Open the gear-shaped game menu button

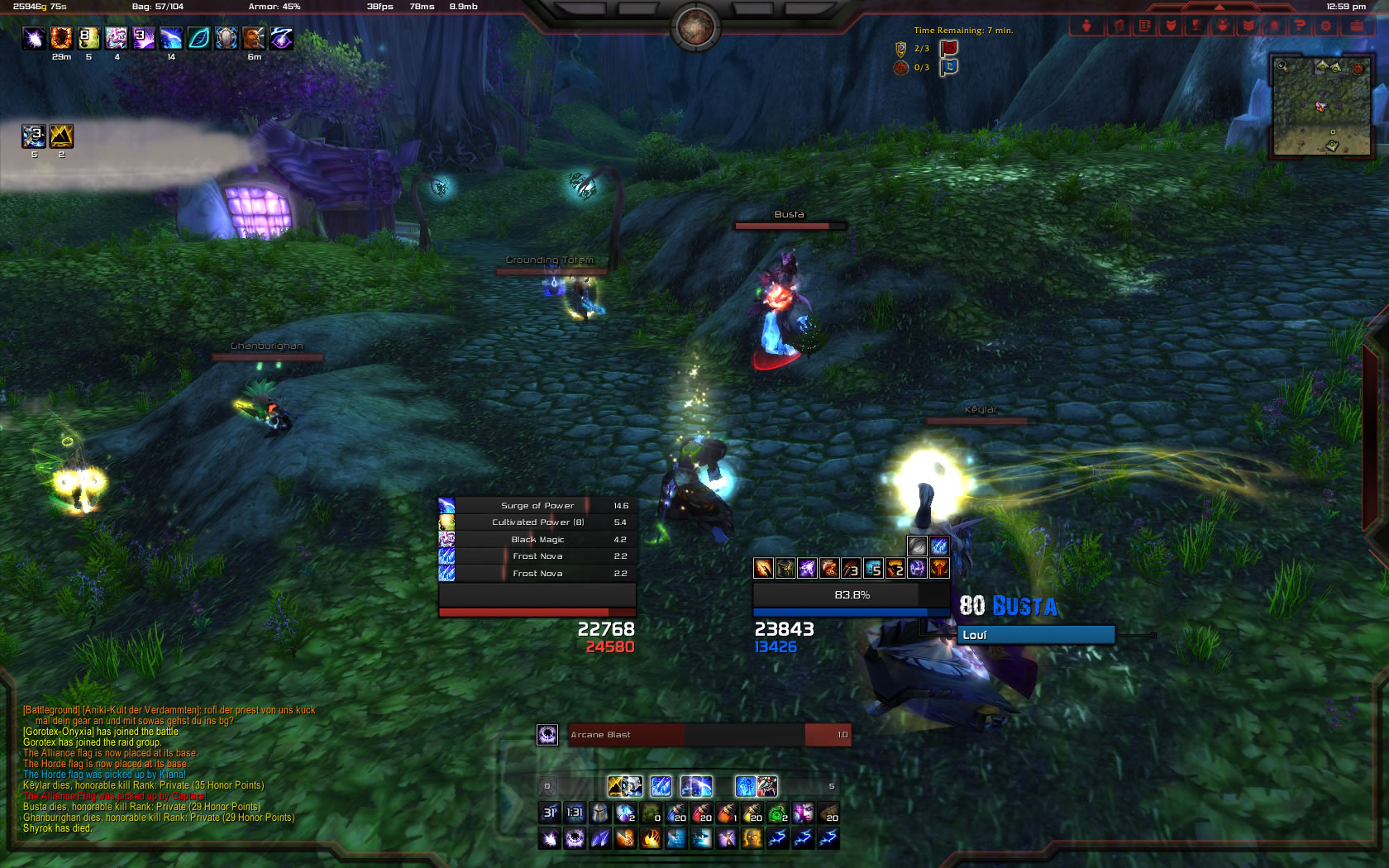click(x=1326, y=26)
